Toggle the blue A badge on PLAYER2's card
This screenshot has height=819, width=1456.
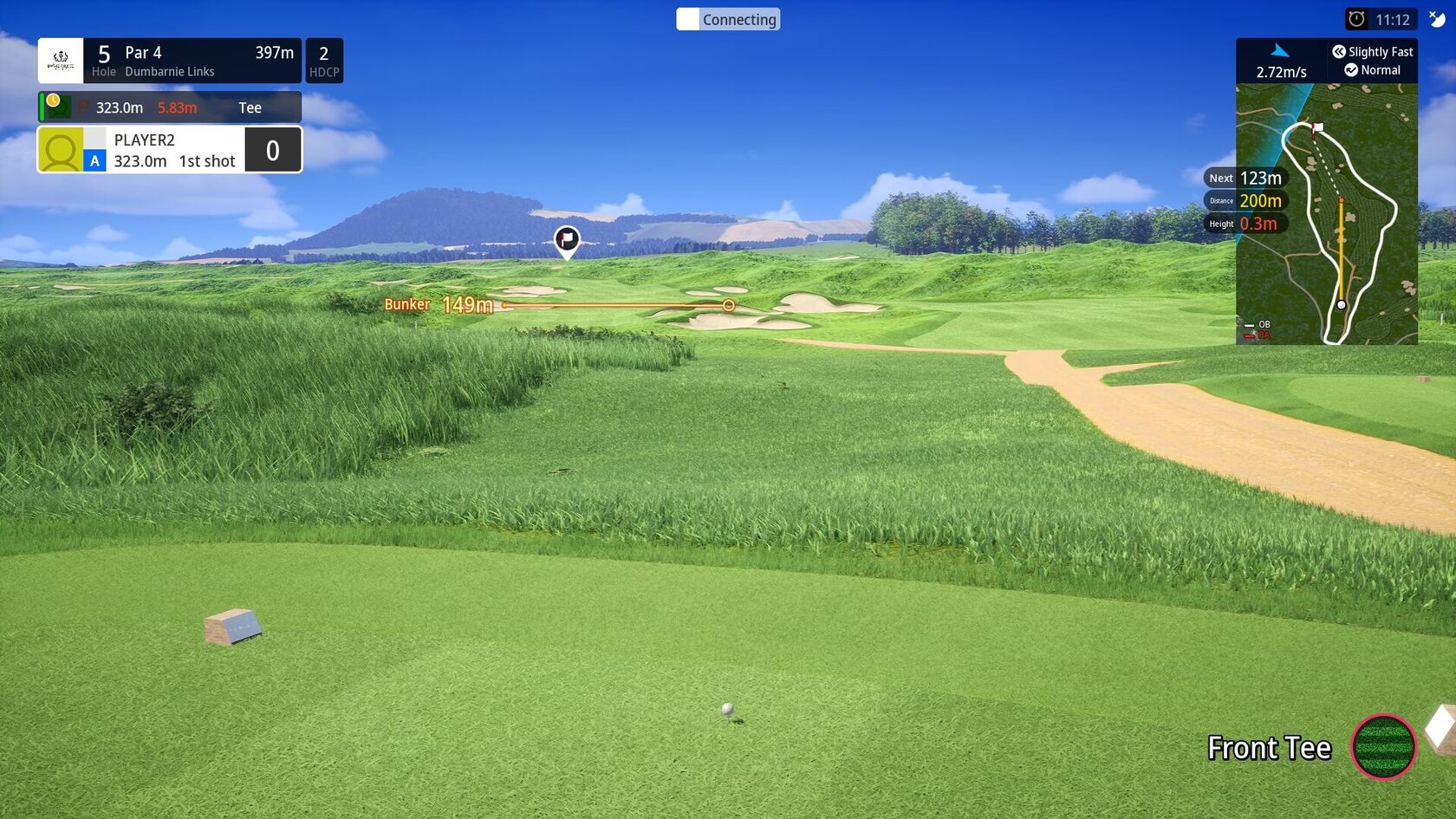(94, 161)
